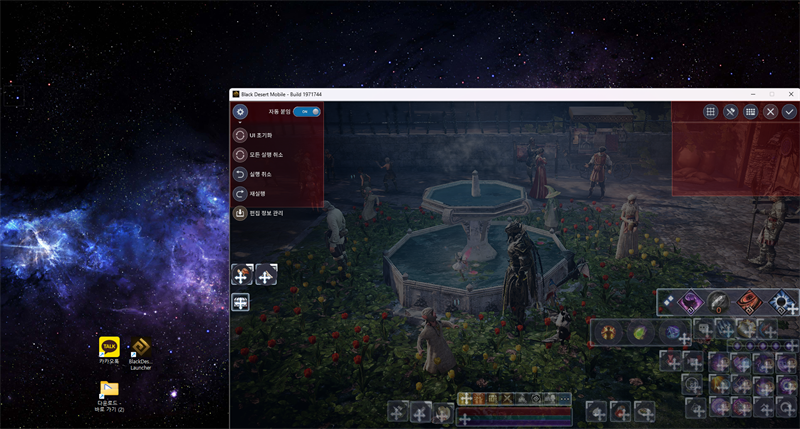Select the orange winged emblem round icon
Viewport: 800px width, 429px height.
click(607, 331)
